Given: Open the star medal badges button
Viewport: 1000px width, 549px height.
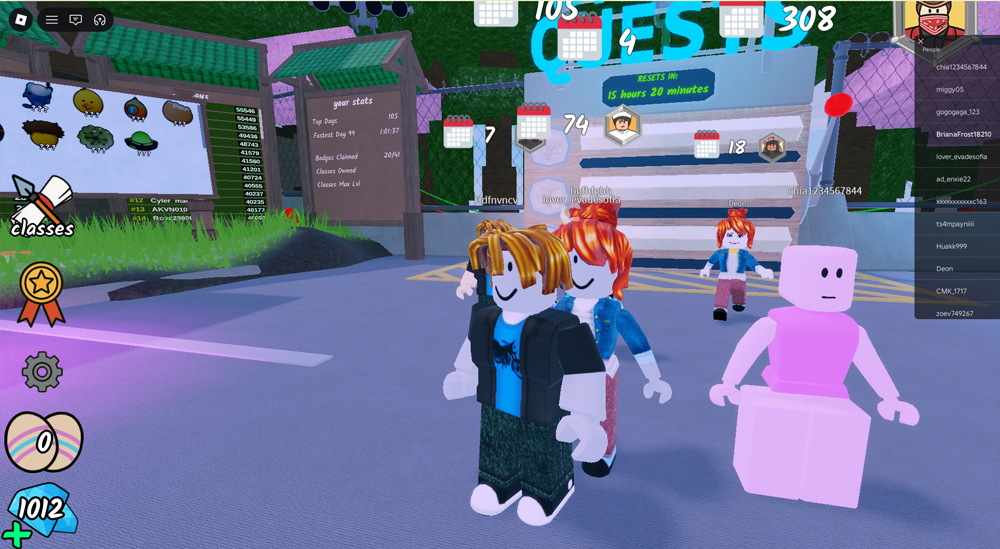Looking at the screenshot, I should [x=41, y=293].
